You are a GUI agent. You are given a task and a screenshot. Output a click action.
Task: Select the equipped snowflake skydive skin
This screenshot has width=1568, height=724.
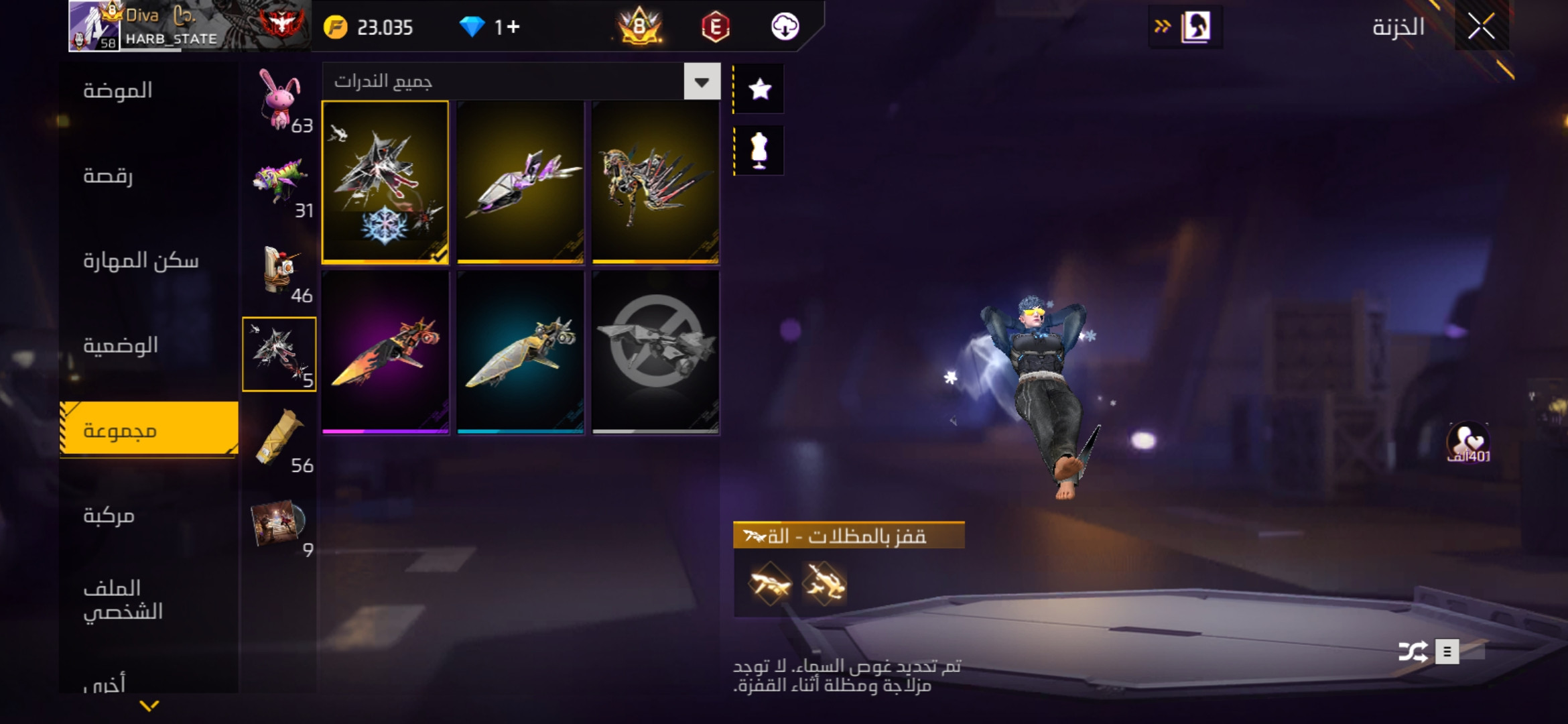tap(385, 182)
